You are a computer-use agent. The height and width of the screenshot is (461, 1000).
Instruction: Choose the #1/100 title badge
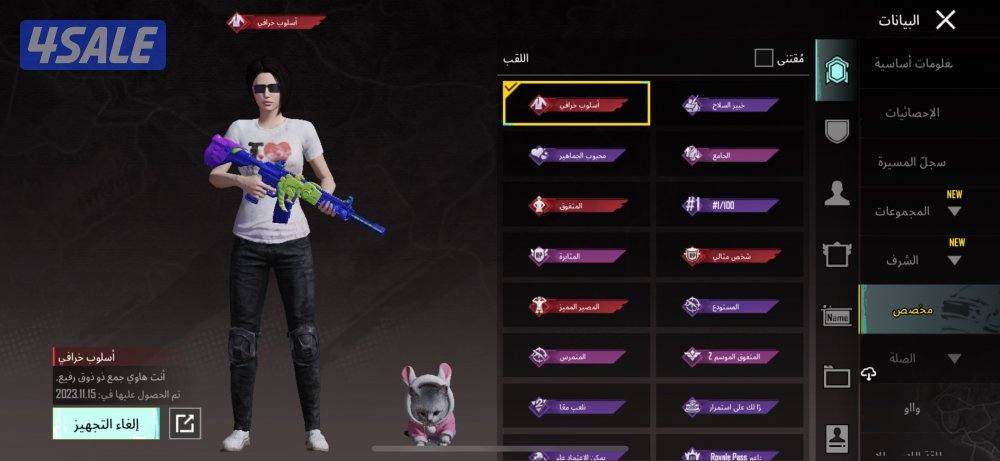coord(730,204)
